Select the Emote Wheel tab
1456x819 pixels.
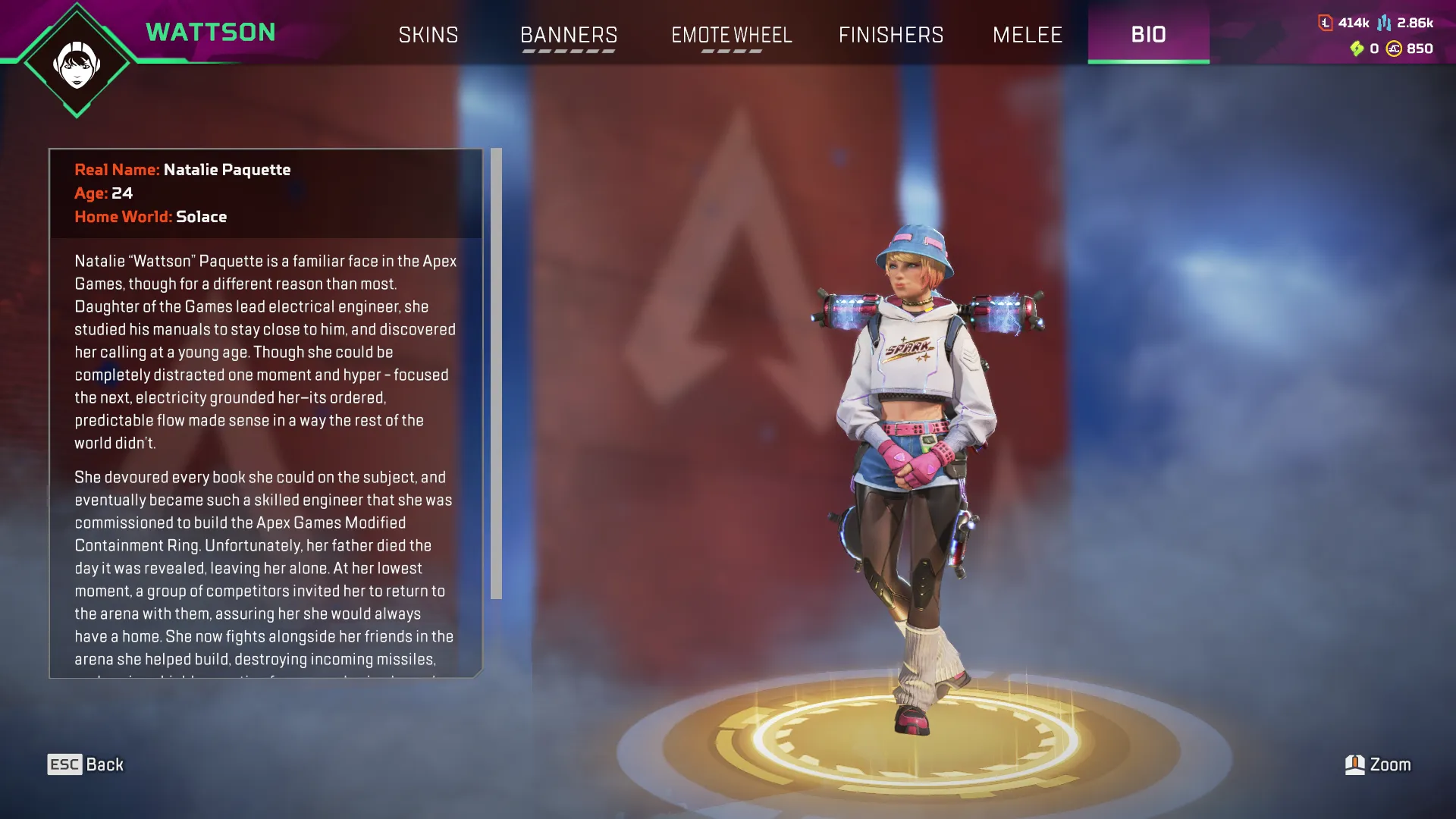[732, 35]
